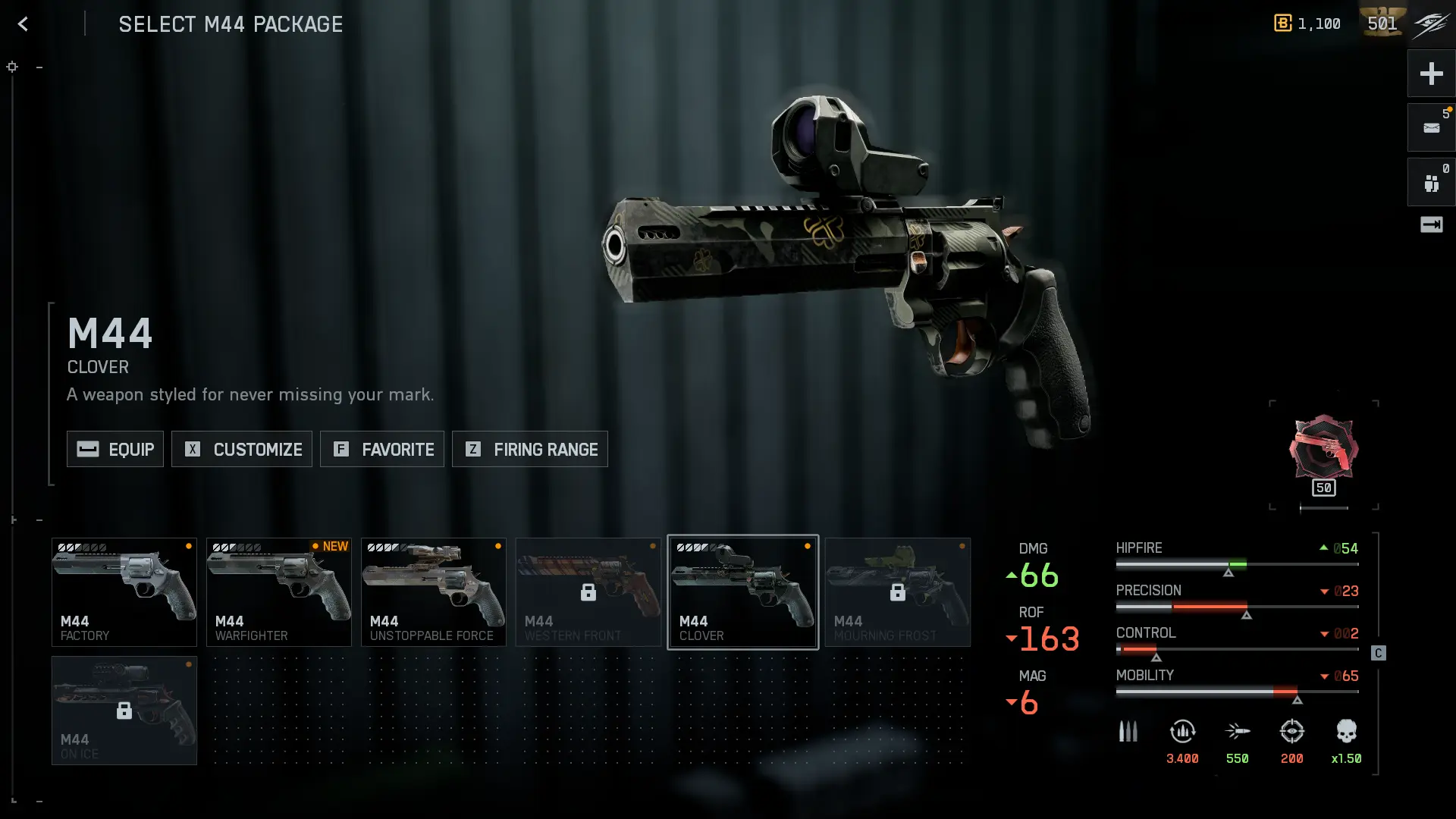Select the M44 Unstoppable Force package
This screenshot has width=1456, height=819.
(434, 592)
